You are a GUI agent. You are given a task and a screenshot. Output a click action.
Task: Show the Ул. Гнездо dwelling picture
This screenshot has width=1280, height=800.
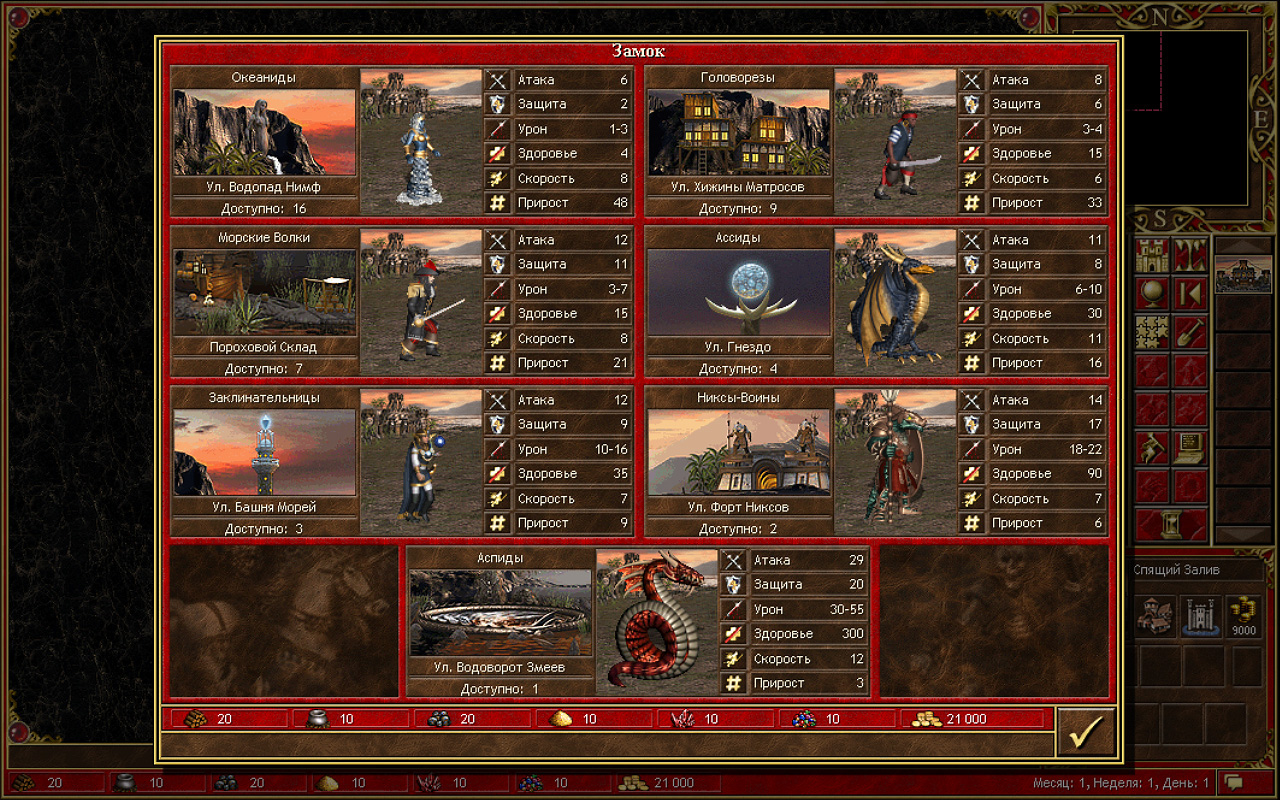738,292
